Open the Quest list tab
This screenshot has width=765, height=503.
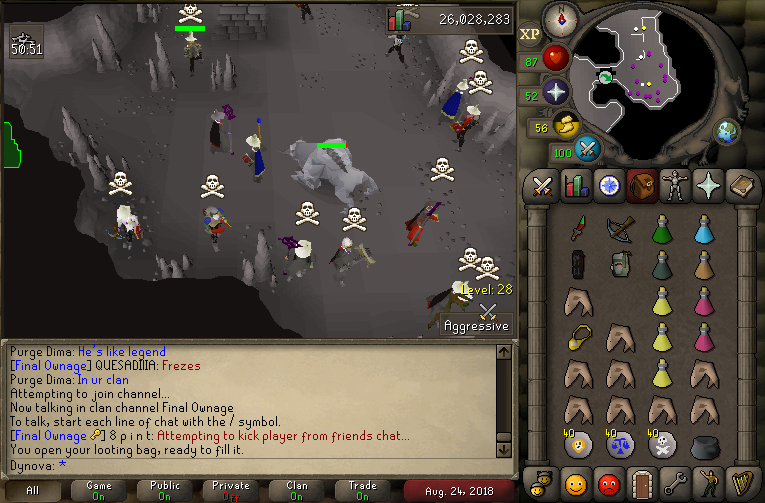608,186
